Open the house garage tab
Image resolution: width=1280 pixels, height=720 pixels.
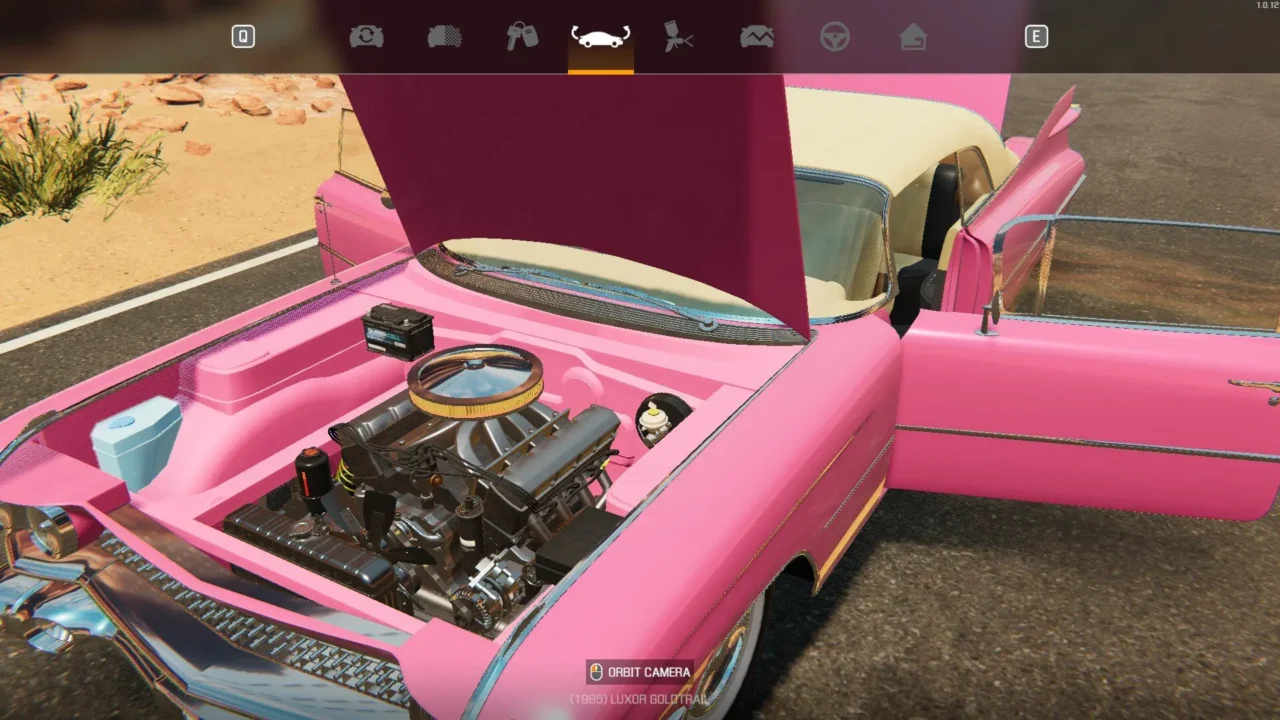tap(913, 37)
